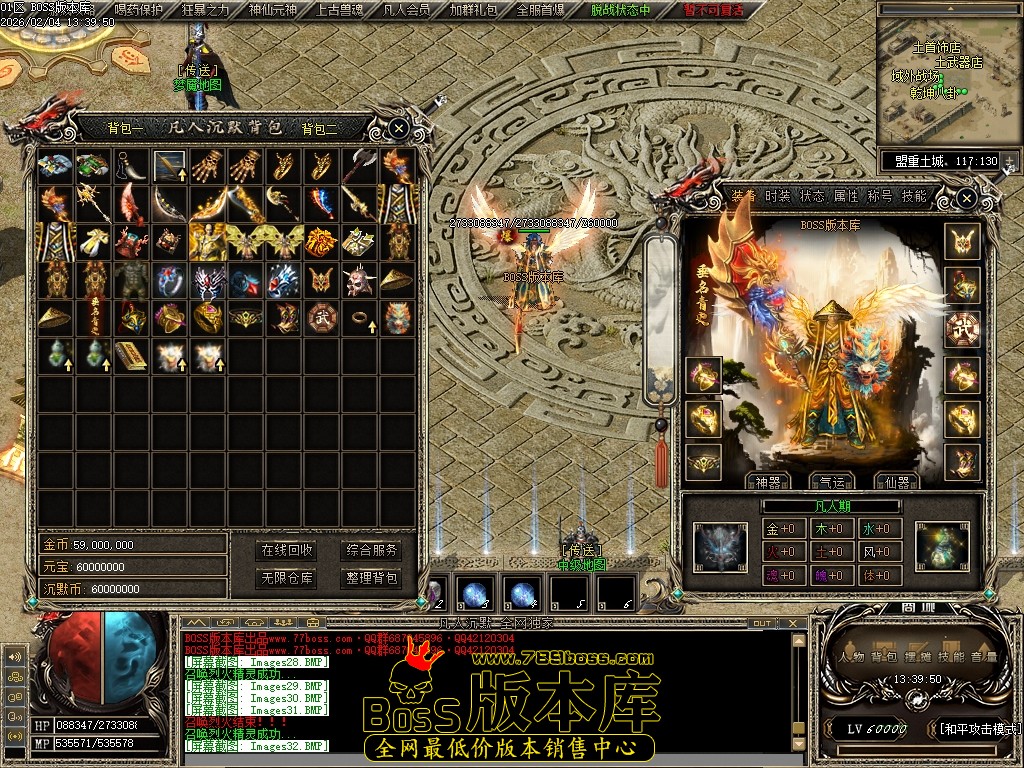Screen dimensions: 1024x768
Task: Sort inventory with 整理背包 button
Action: pos(372,578)
